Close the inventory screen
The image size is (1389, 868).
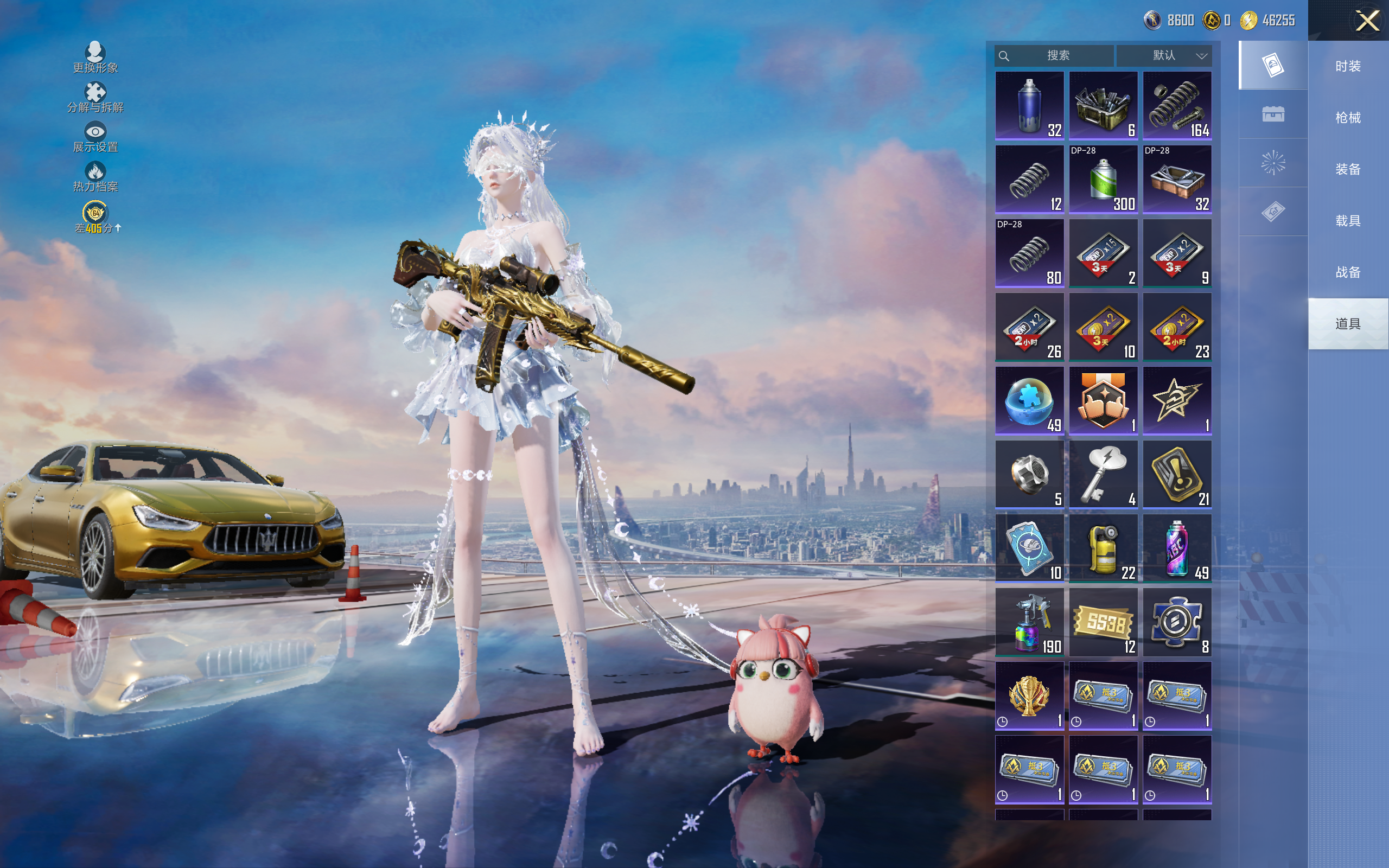coord(1367,21)
